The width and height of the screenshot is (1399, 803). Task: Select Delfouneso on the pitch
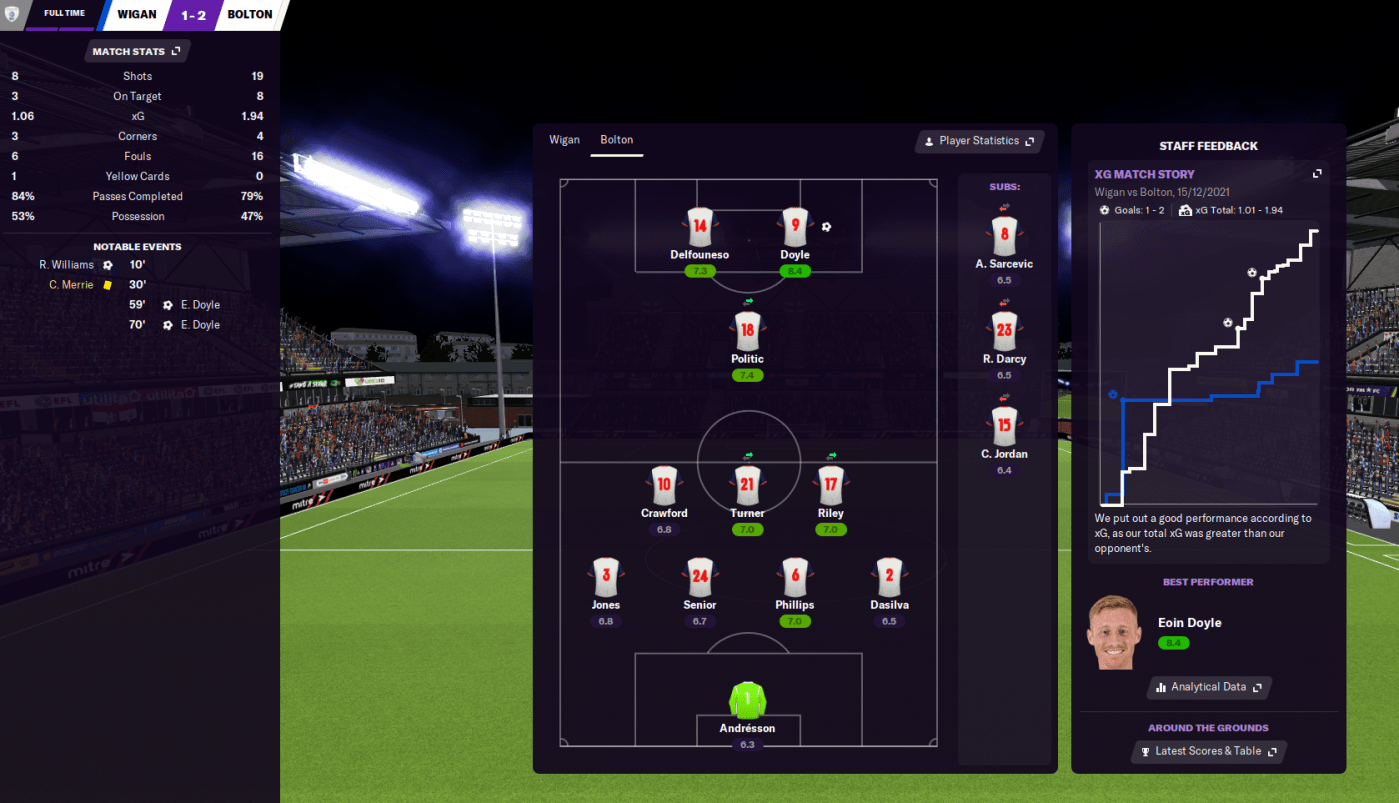pos(700,227)
